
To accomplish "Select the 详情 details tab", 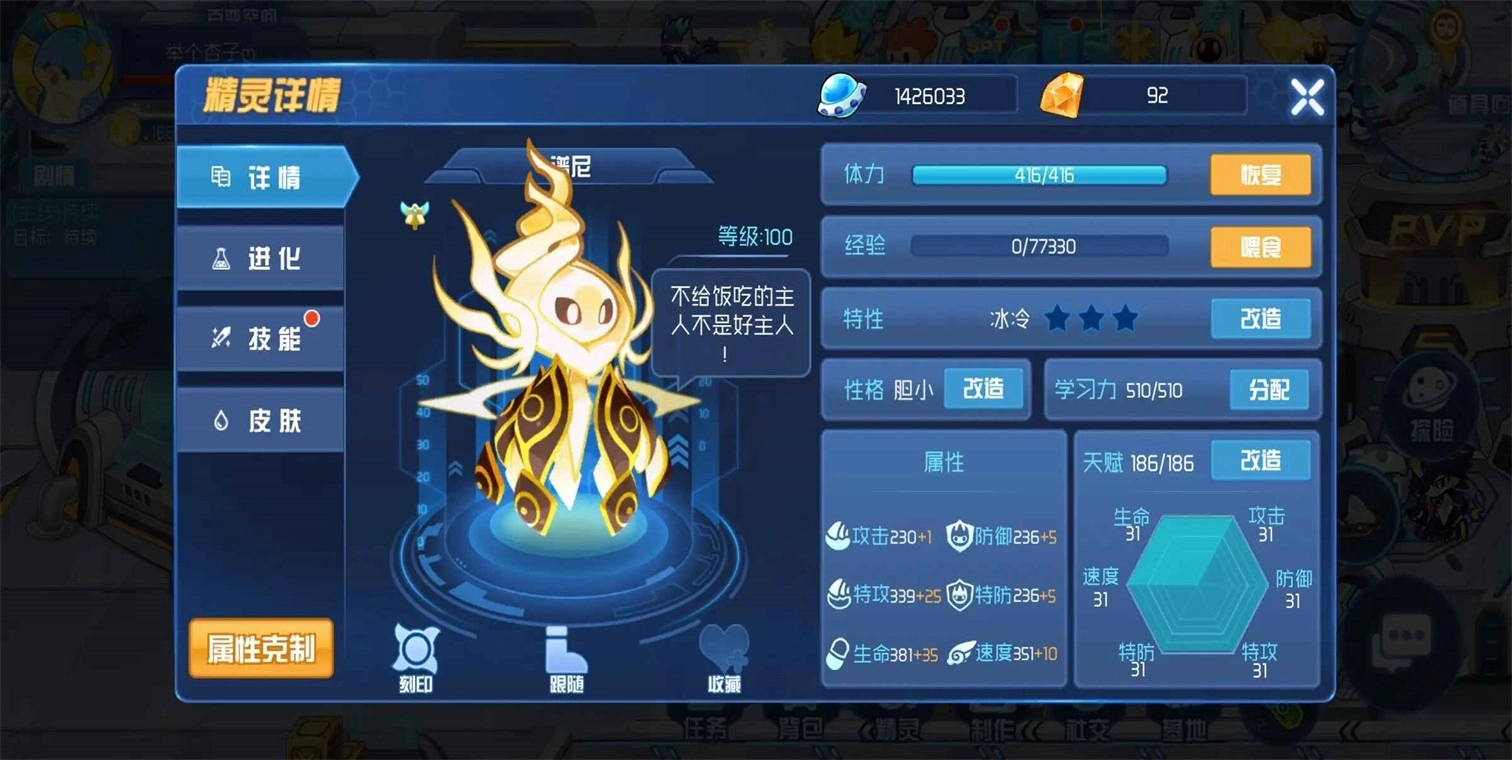I will (x=261, y=177).
